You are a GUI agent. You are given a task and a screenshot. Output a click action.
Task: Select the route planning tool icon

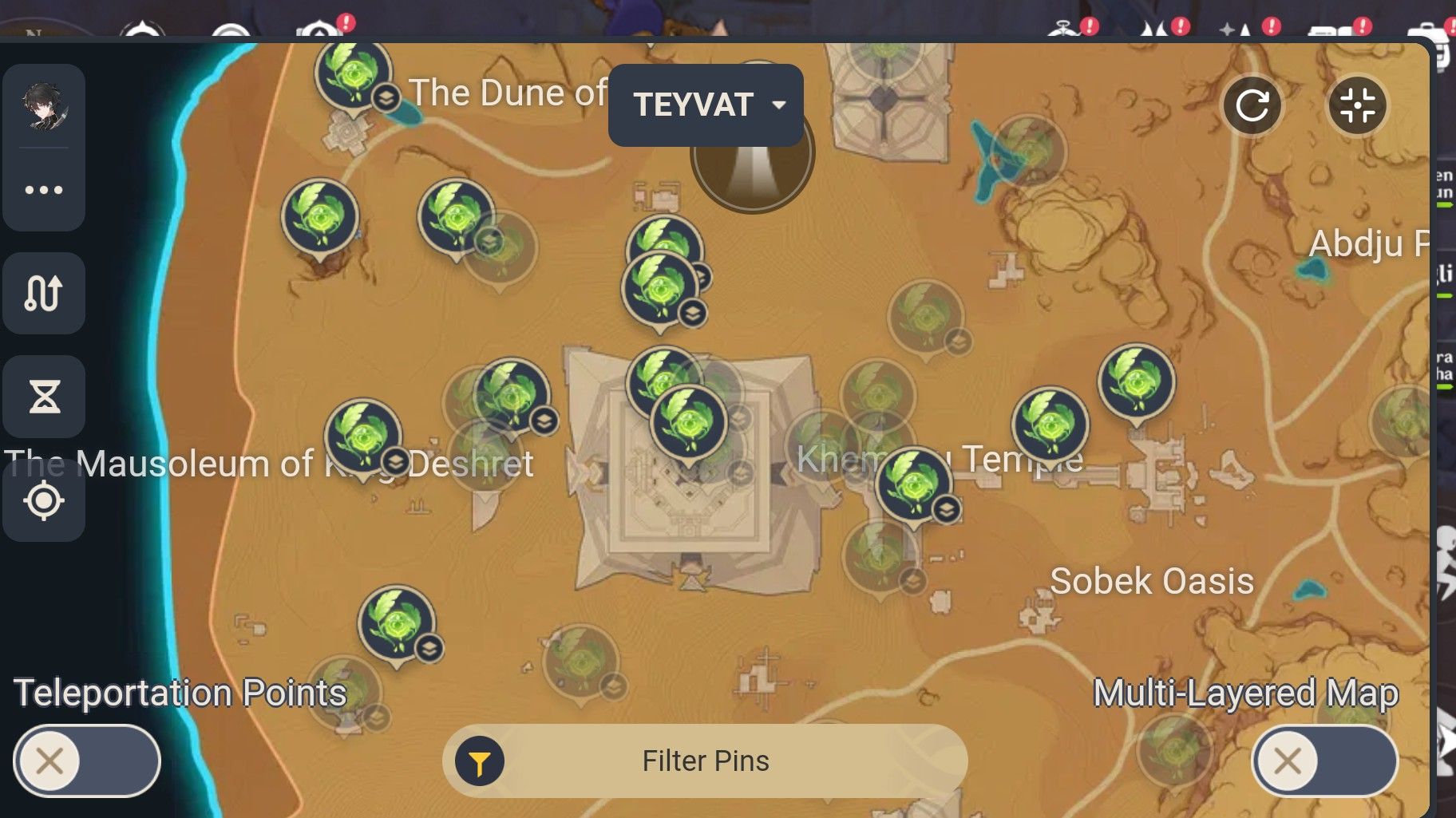44,293
